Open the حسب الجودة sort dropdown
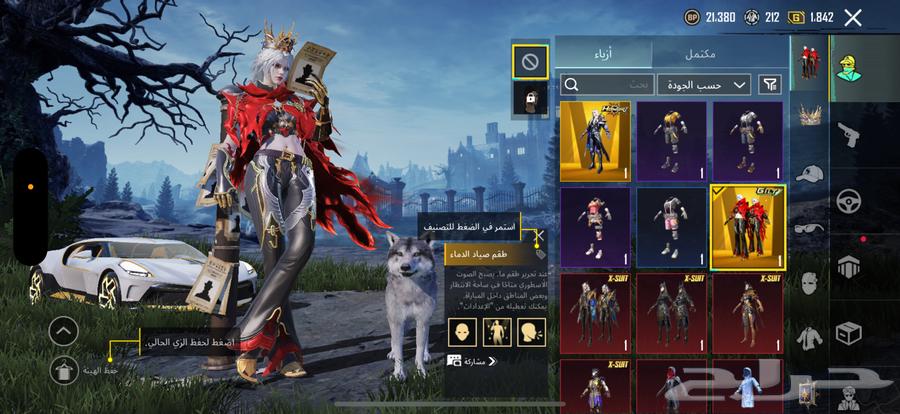 coord(704,85)
